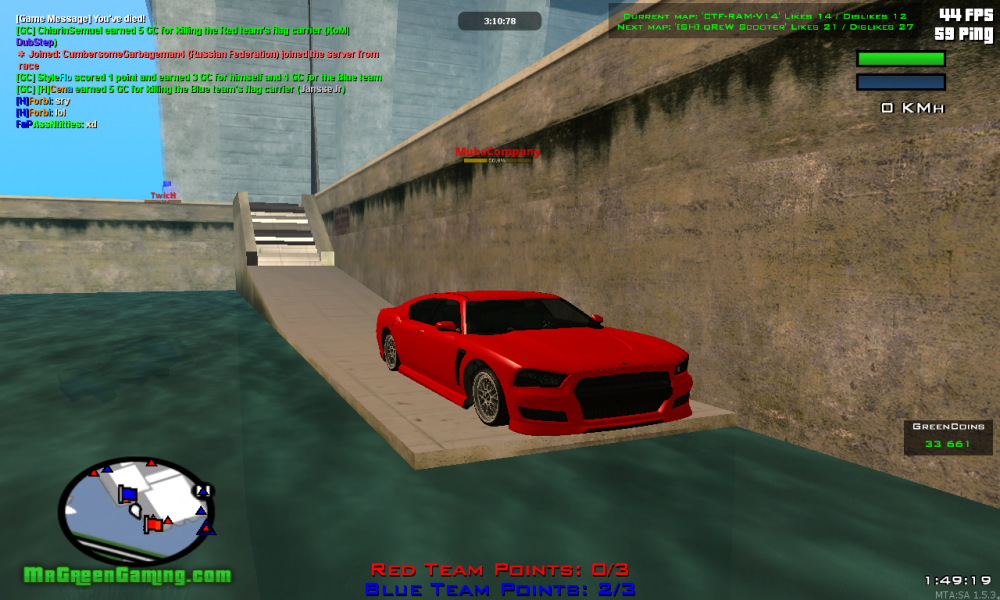
Task: Select the red flag marker on the minimap
Action: click(x=153, y=523)
